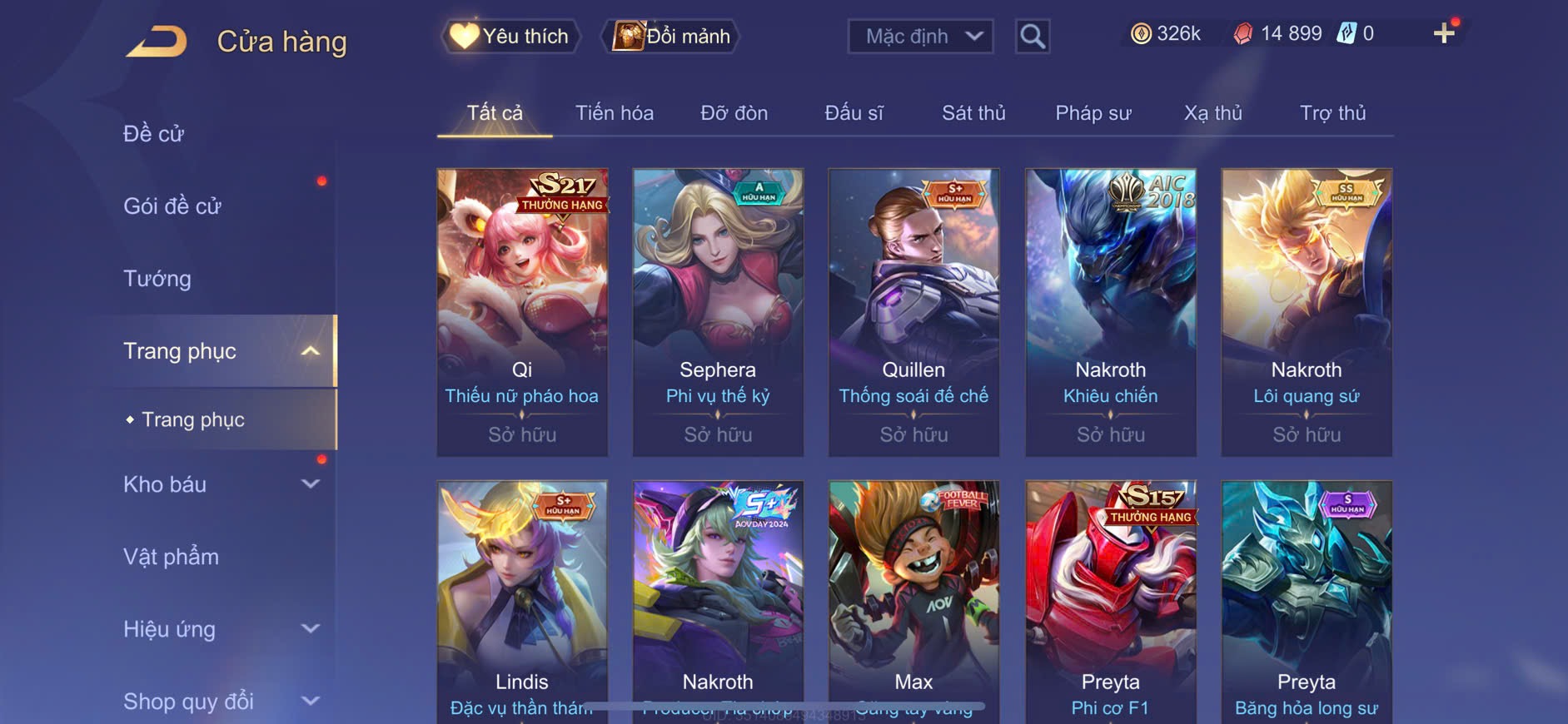This screenshot has height=724, width=1568.
Task: Open the Đổi mảnh fragment exchange
Action: tap(671, 37)
